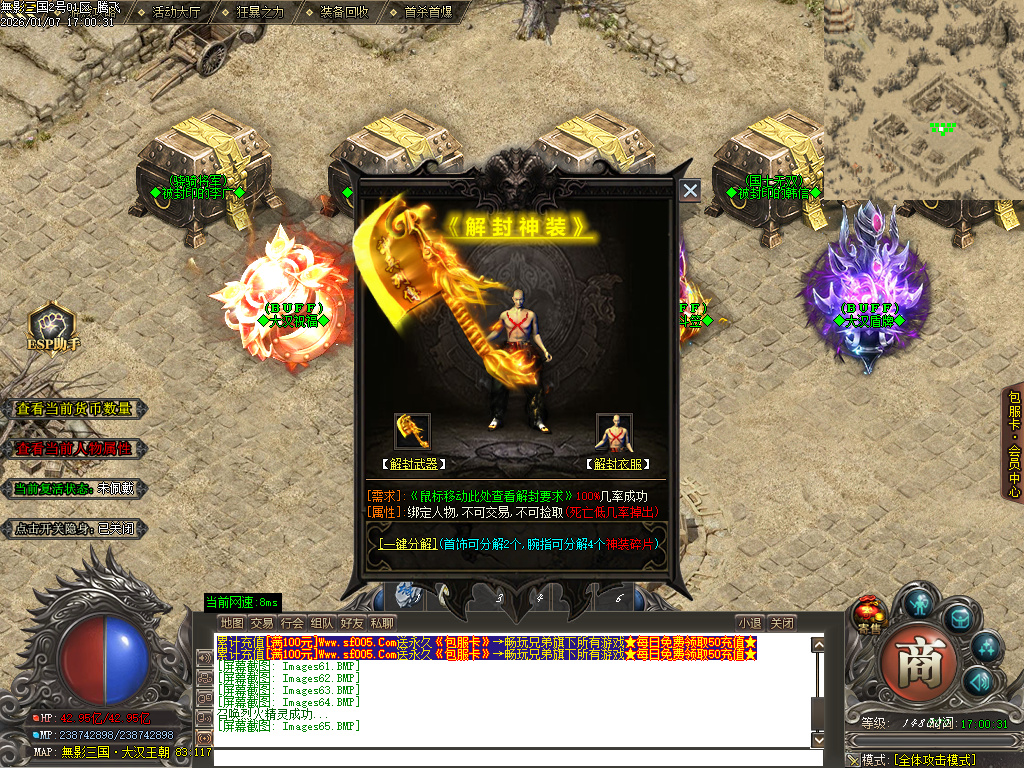Click 查看当前人物属性 button

[x=74, y=449]
